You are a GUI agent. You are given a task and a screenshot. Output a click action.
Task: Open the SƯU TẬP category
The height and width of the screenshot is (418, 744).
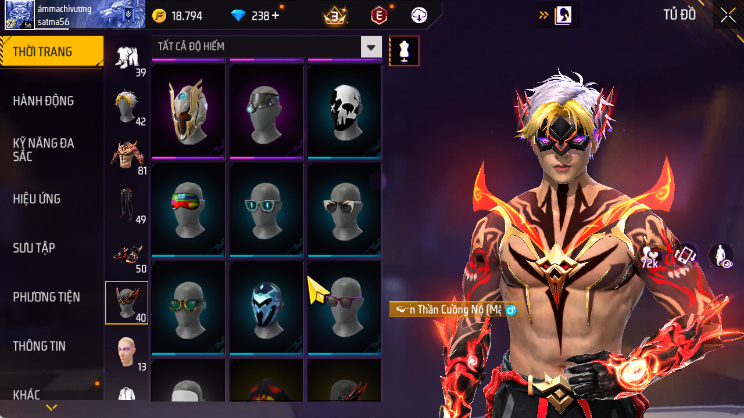(x=34, y=248)
